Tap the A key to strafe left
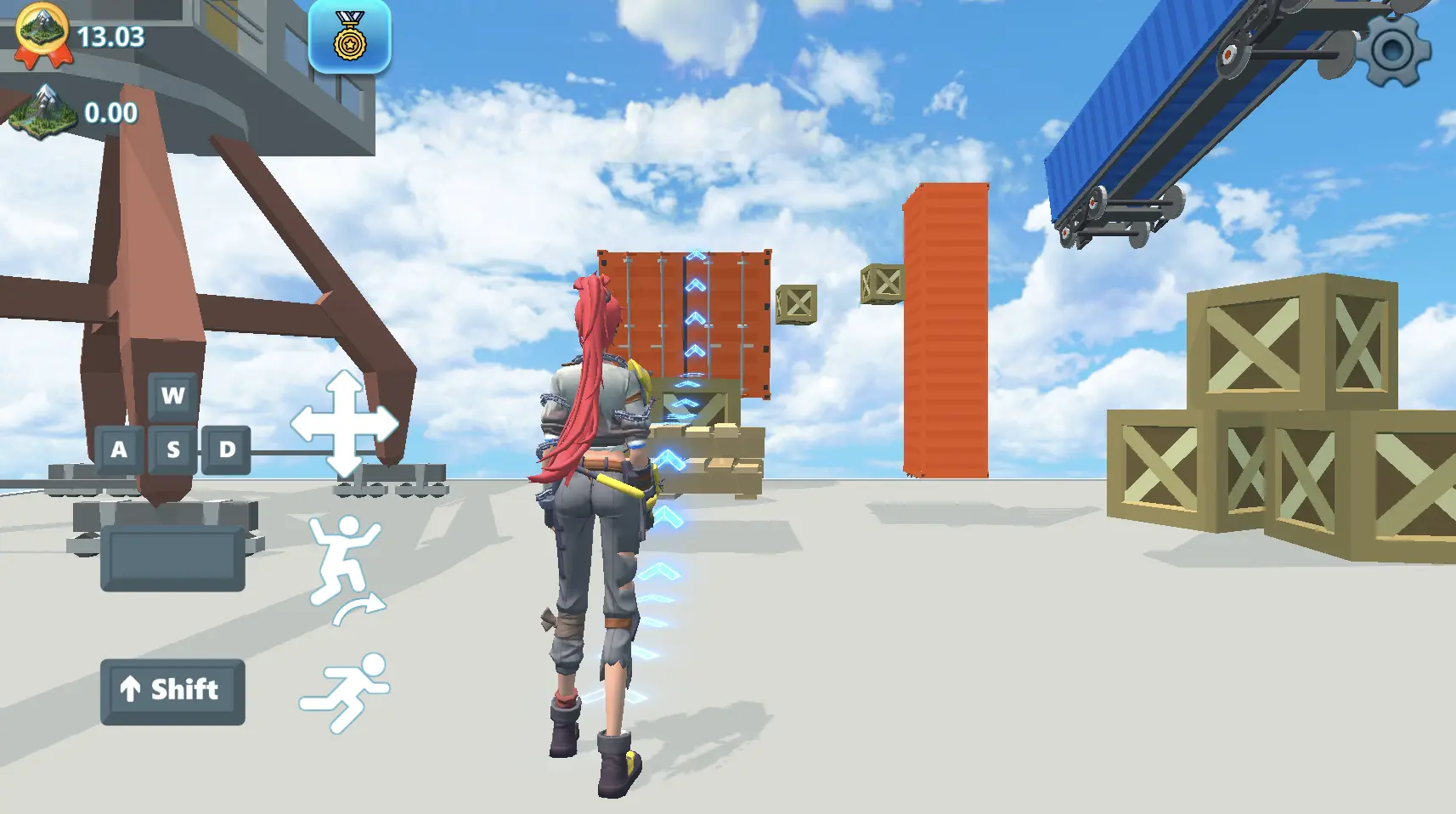The image size is (1456, 814). (x=119, y=450)
